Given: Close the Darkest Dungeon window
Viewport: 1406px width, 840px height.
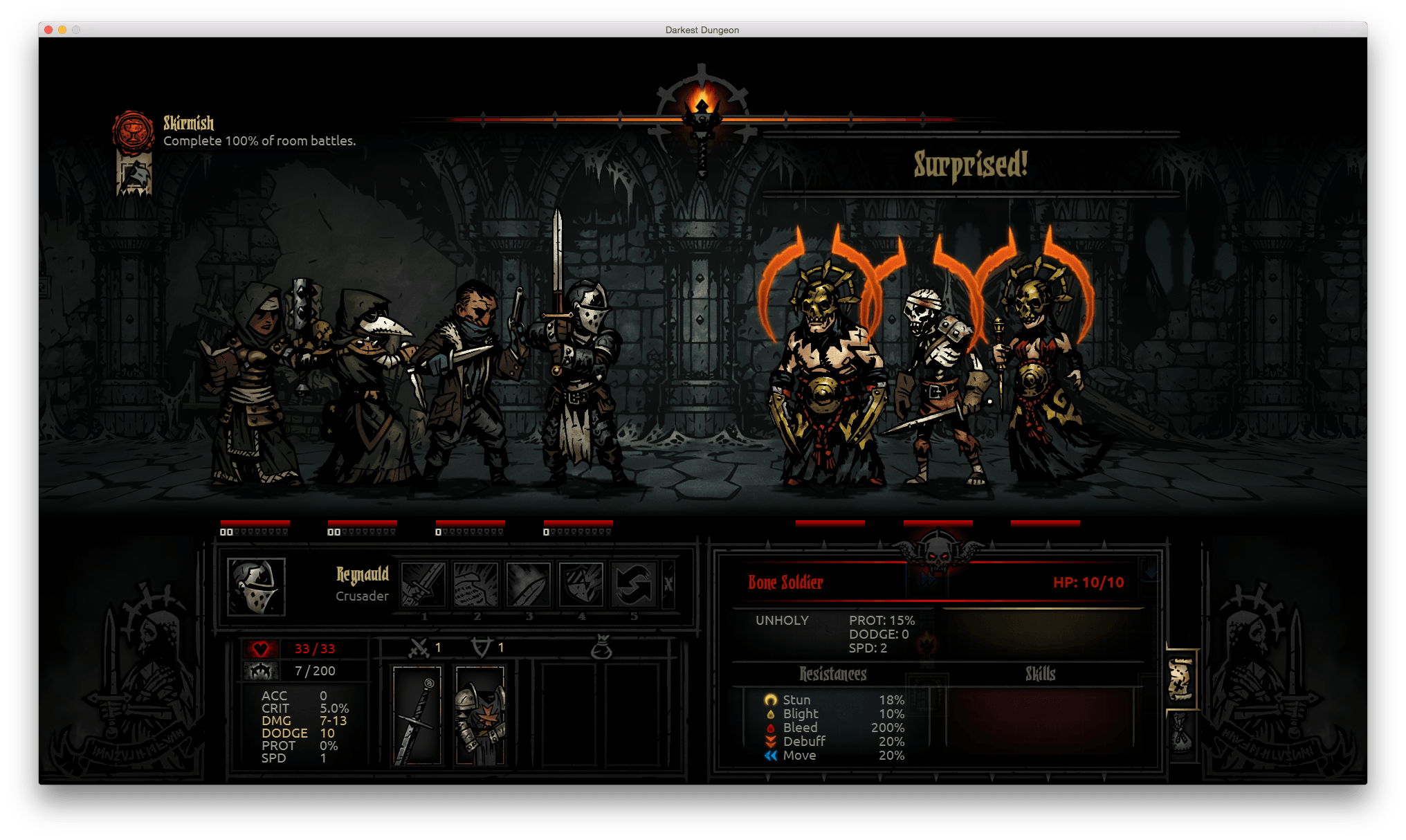Looking at the screenshot, I should (48, 30).
